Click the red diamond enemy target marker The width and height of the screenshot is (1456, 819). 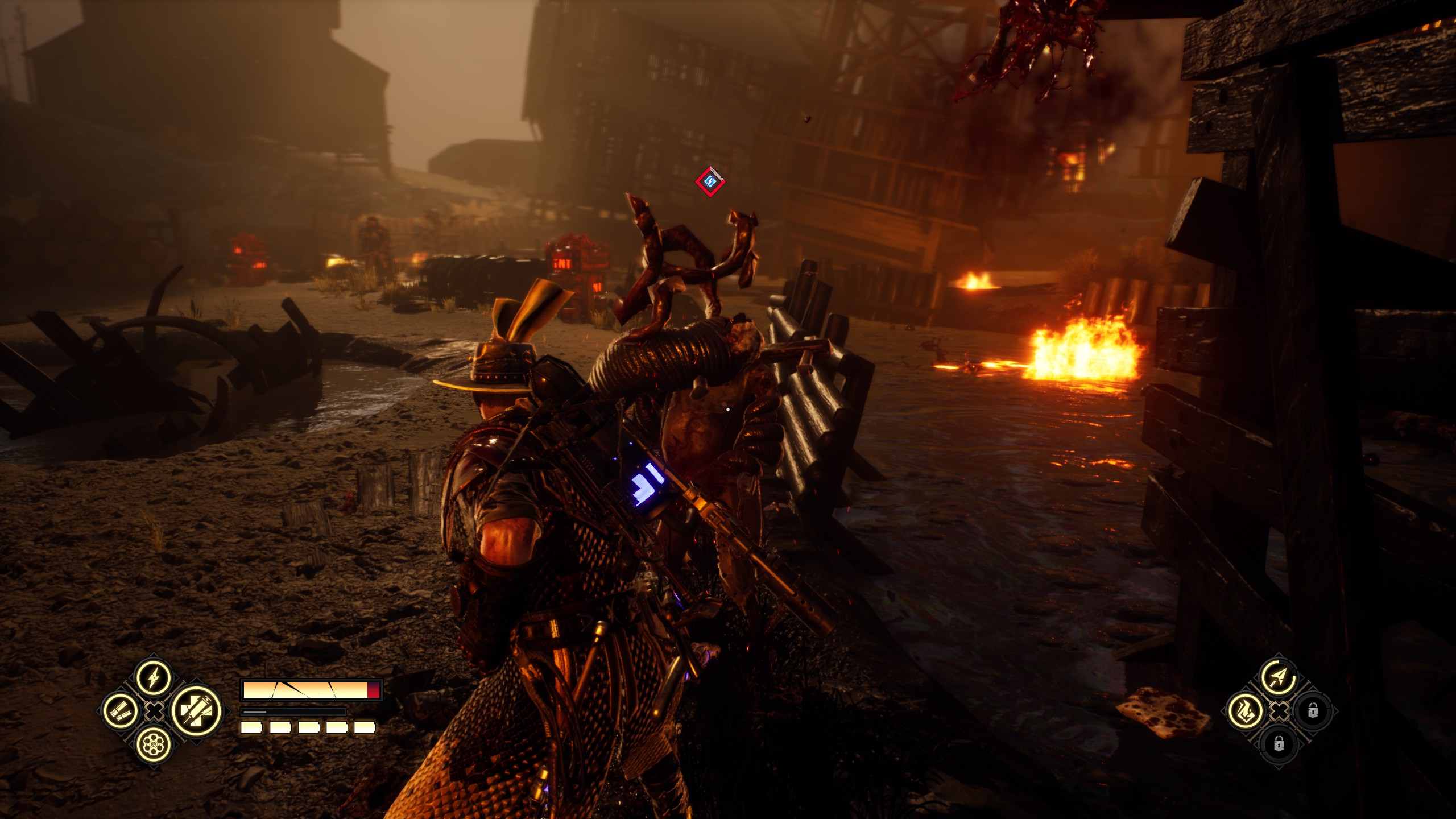click(710, 182)
